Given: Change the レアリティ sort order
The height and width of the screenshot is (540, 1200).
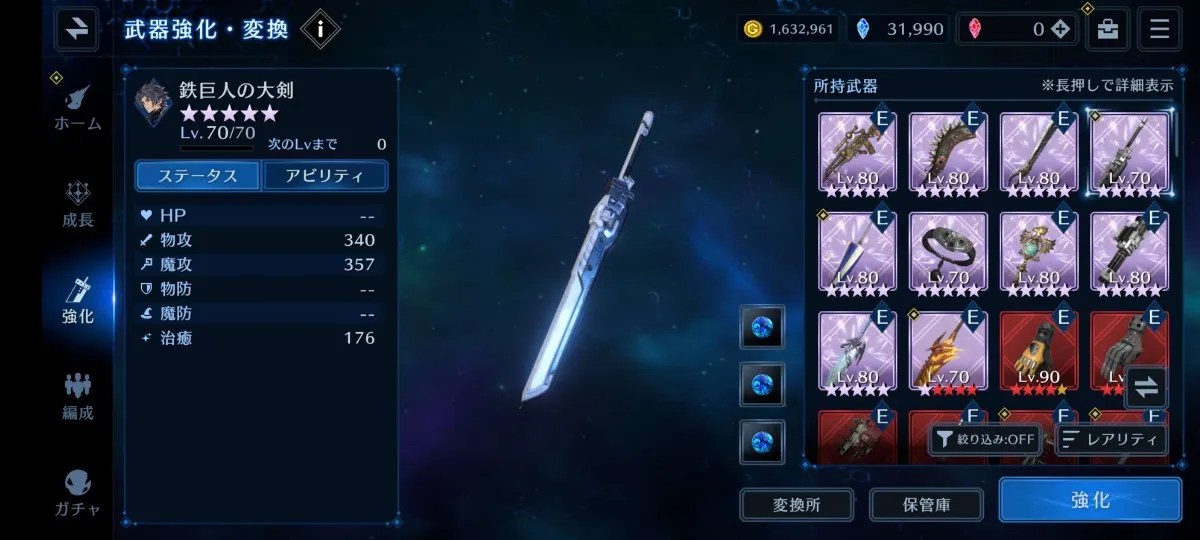Looking at the screenshot, I should pyautogui.click(x=1110, y=439).
